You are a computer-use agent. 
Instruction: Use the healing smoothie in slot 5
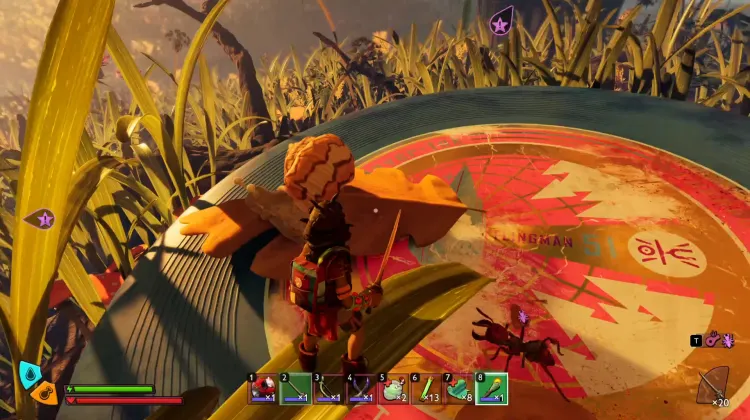tap(393, 388)
